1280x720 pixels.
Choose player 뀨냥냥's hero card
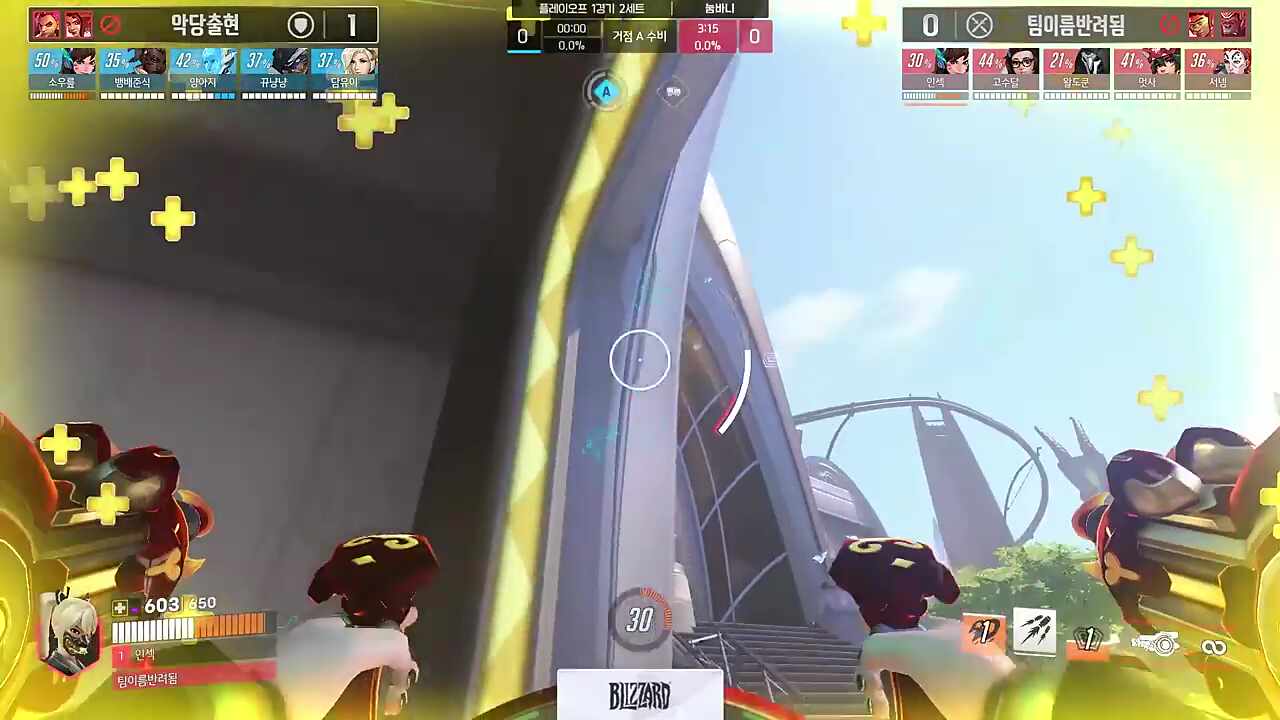[x=274, y=72]
